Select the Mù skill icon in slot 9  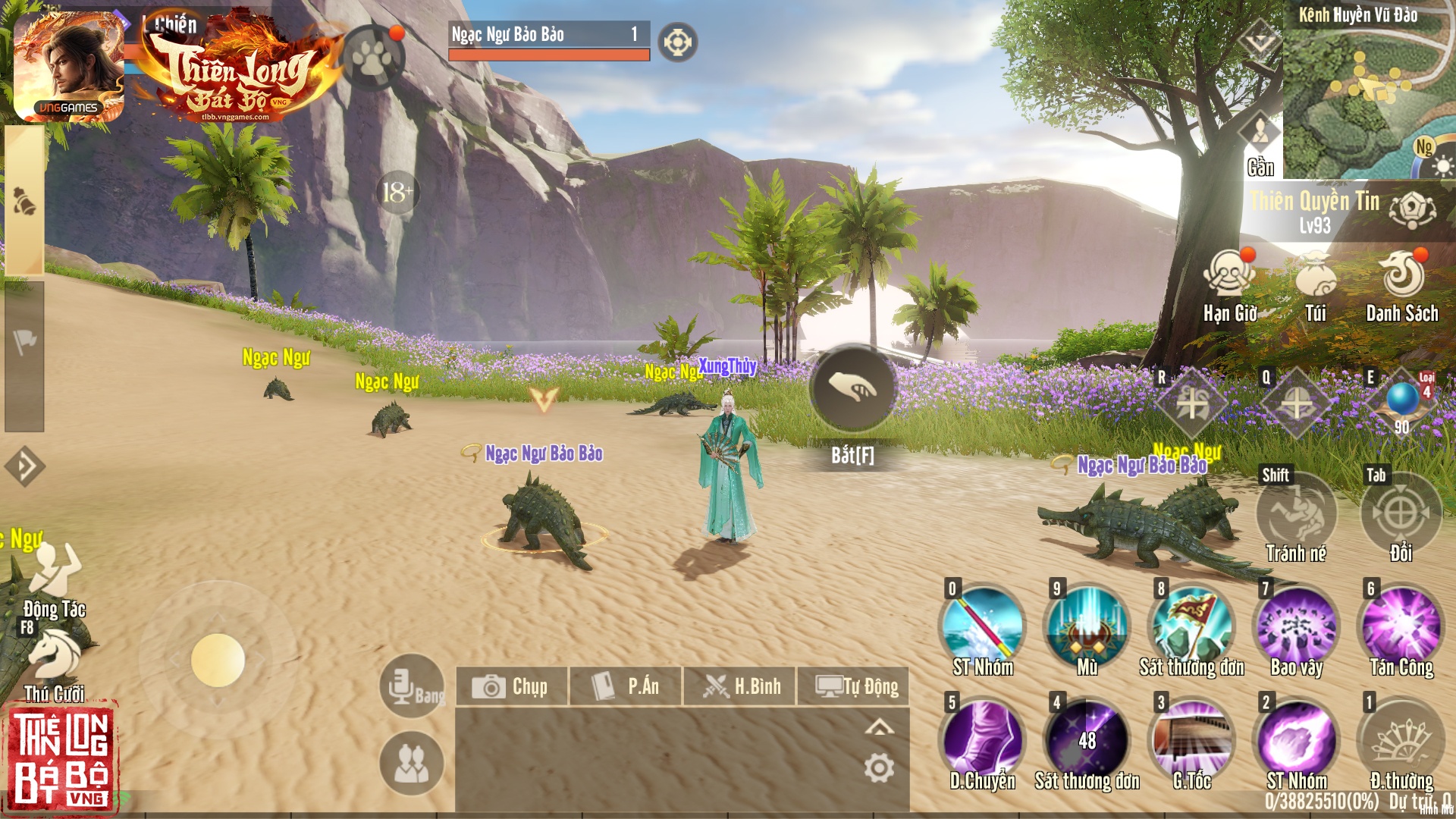click(x=1085, y=626)
